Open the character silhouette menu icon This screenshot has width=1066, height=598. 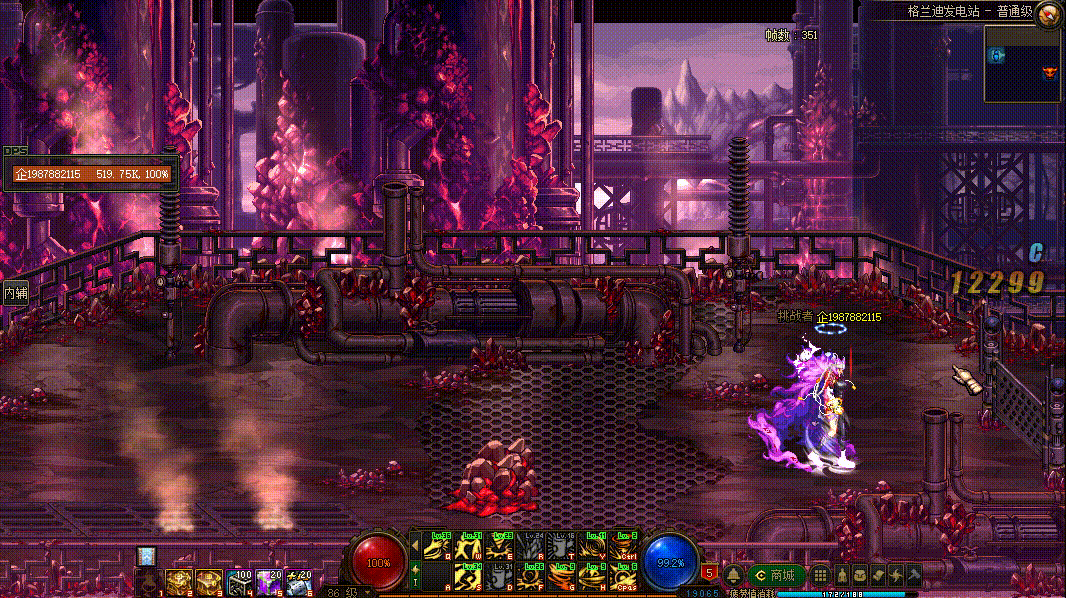[x=841, y=576]
